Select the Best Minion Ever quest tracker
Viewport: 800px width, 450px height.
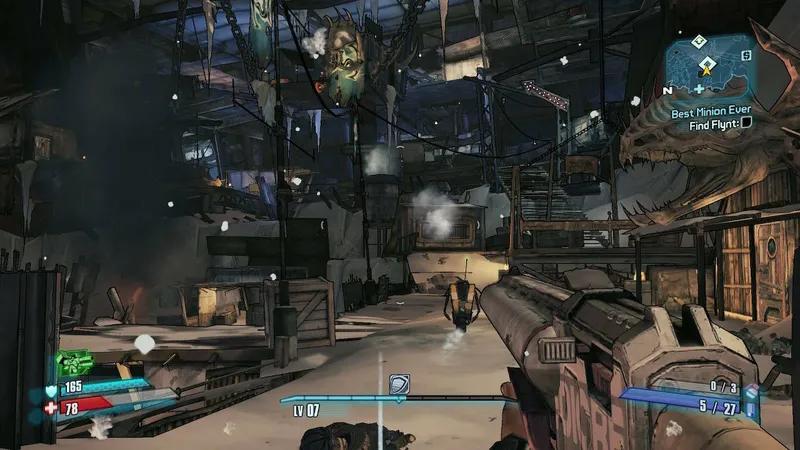(x=710, y=114)
